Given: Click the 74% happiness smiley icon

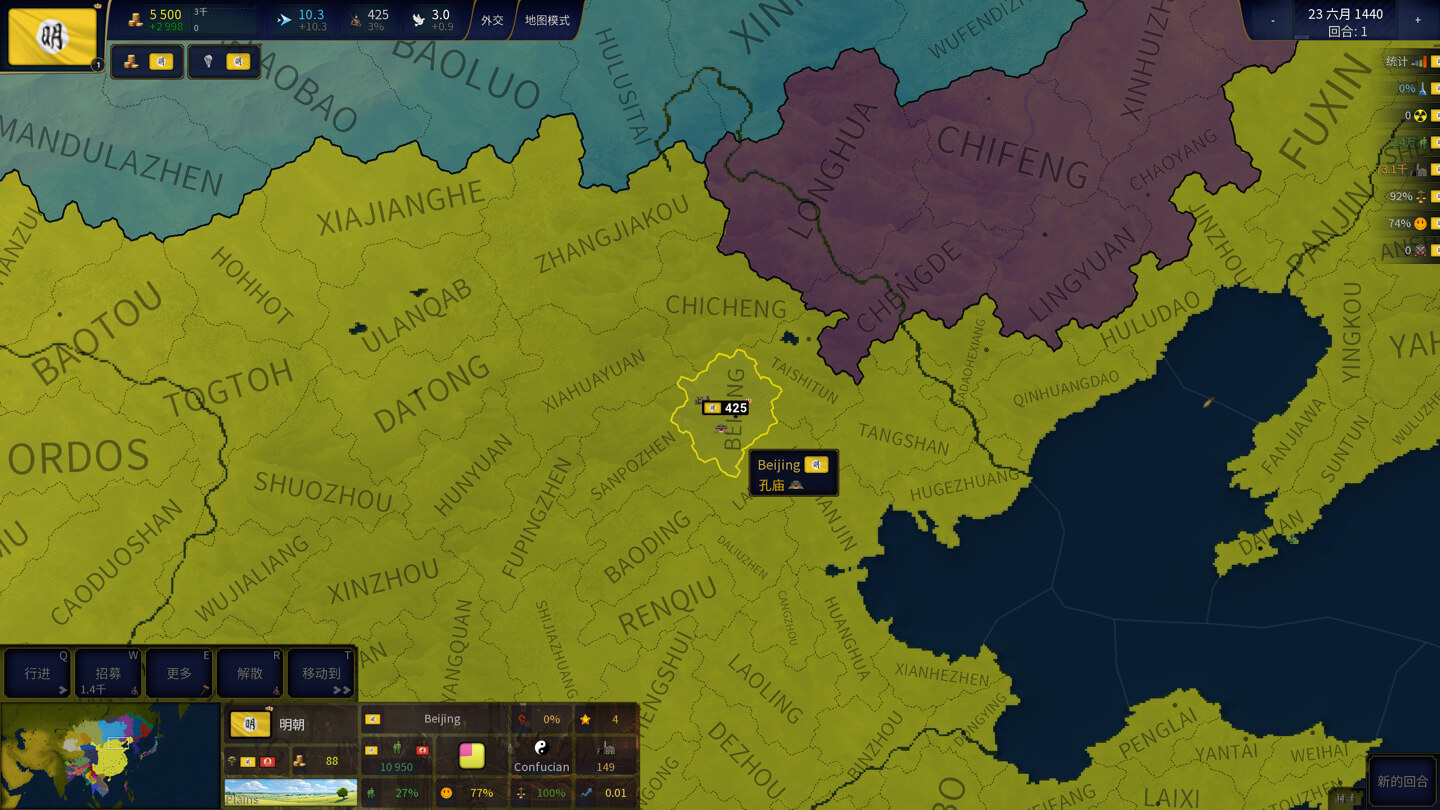Looking at the screenshot, I should (1422, 221).
